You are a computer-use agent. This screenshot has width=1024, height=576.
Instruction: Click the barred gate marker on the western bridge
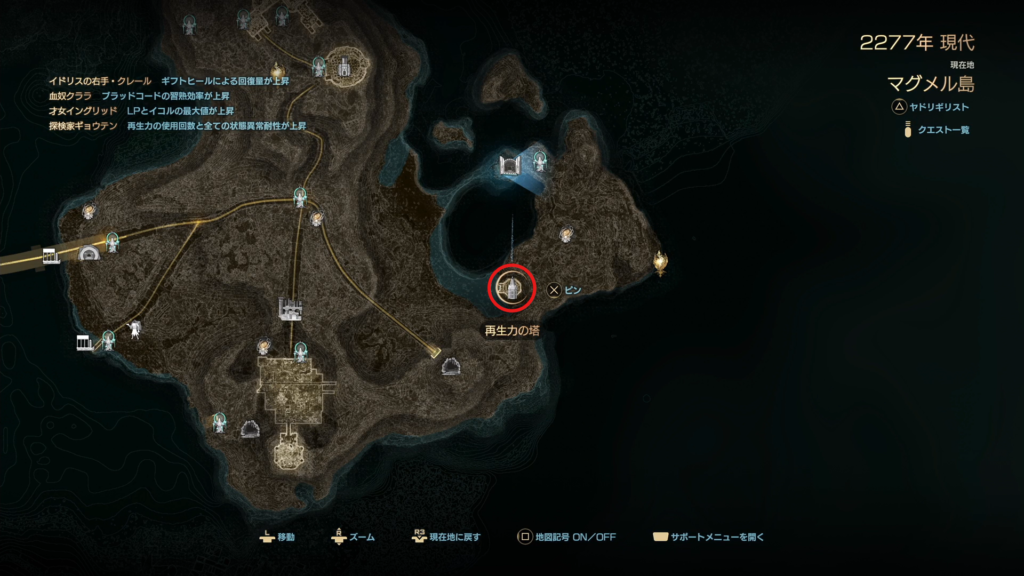point(51,255)
